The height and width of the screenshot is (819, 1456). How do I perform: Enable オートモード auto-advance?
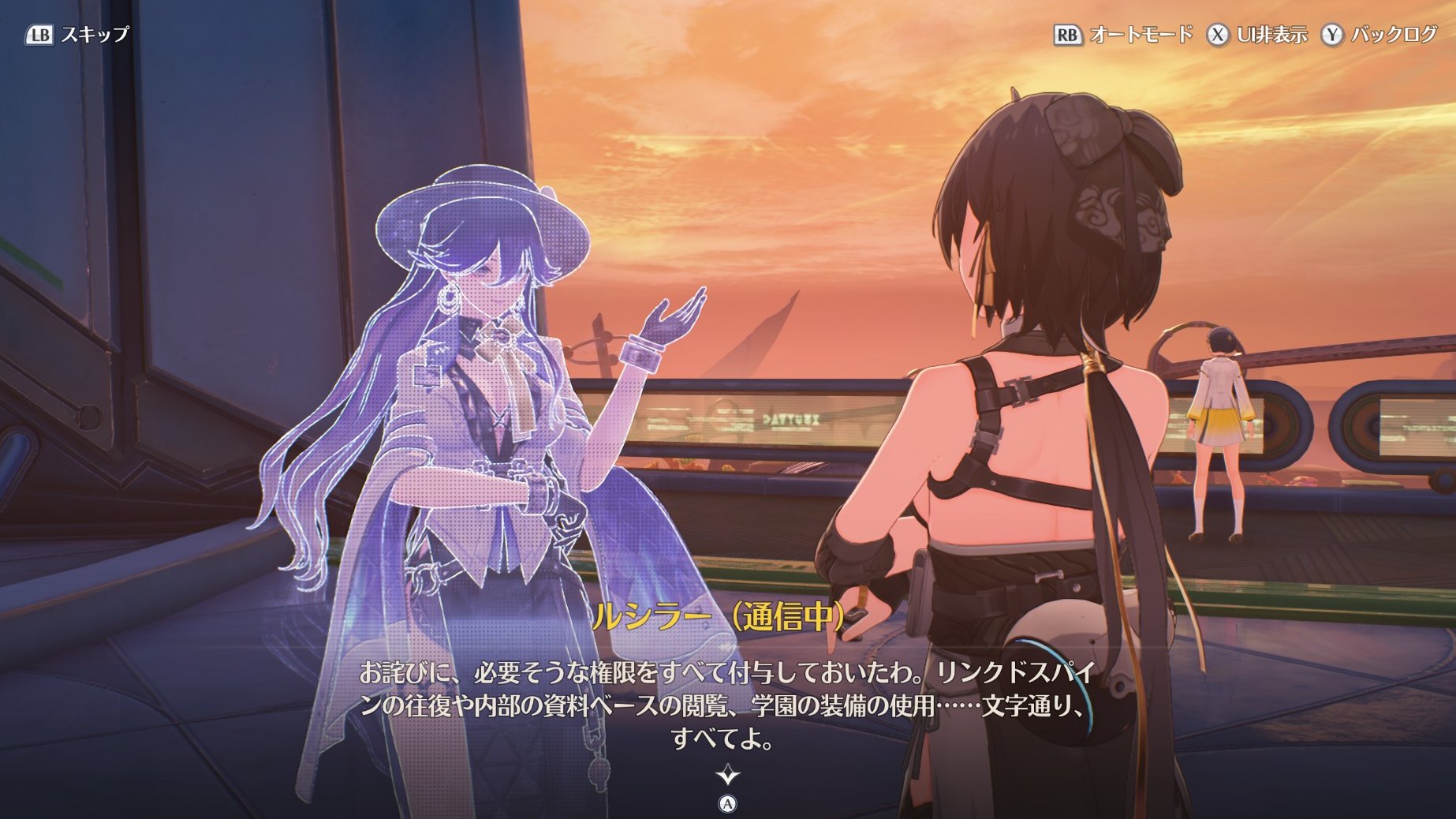[x=1140, y=35]
